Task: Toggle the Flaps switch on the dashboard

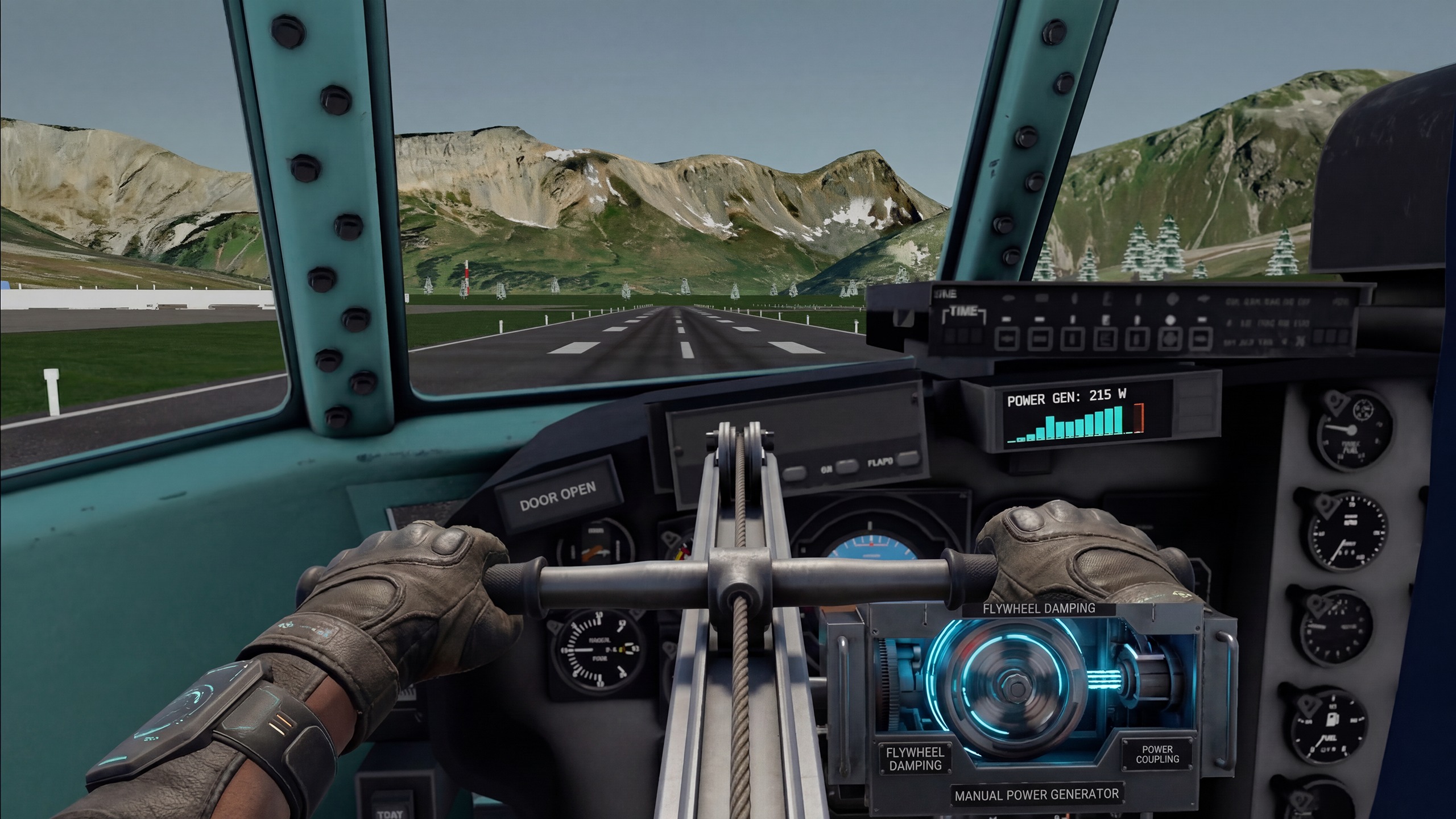Action: click(908, 458)
